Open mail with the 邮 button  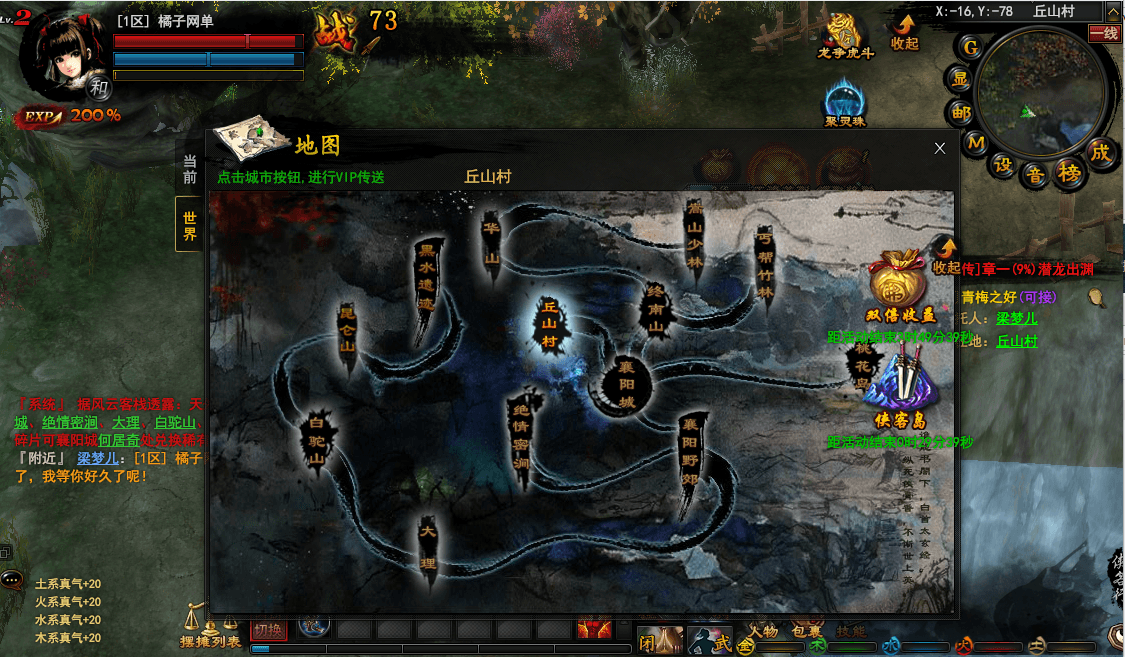(x=961, y=112)
